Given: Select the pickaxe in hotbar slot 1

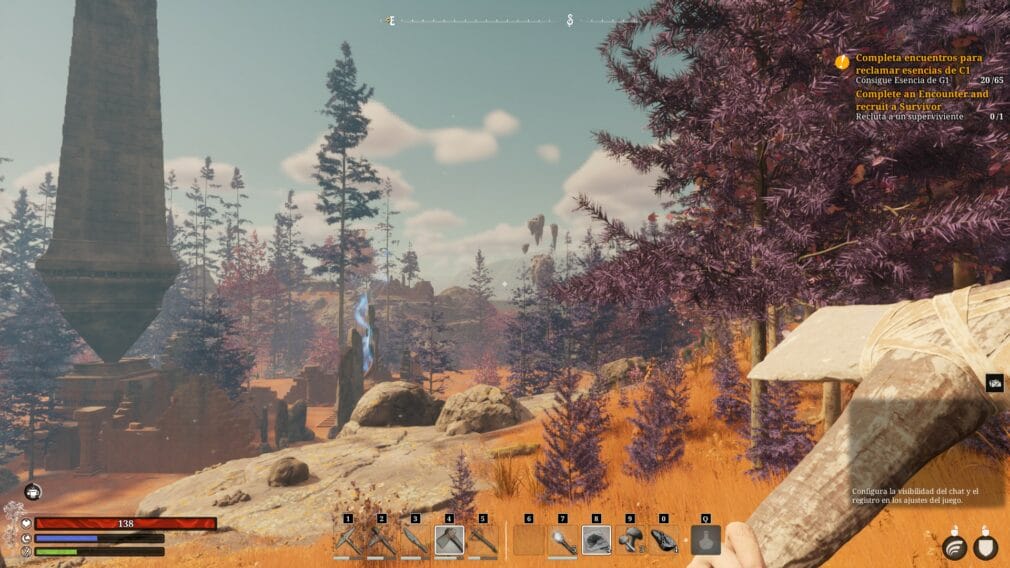Looking at the screenshot, I should [348, 541].
